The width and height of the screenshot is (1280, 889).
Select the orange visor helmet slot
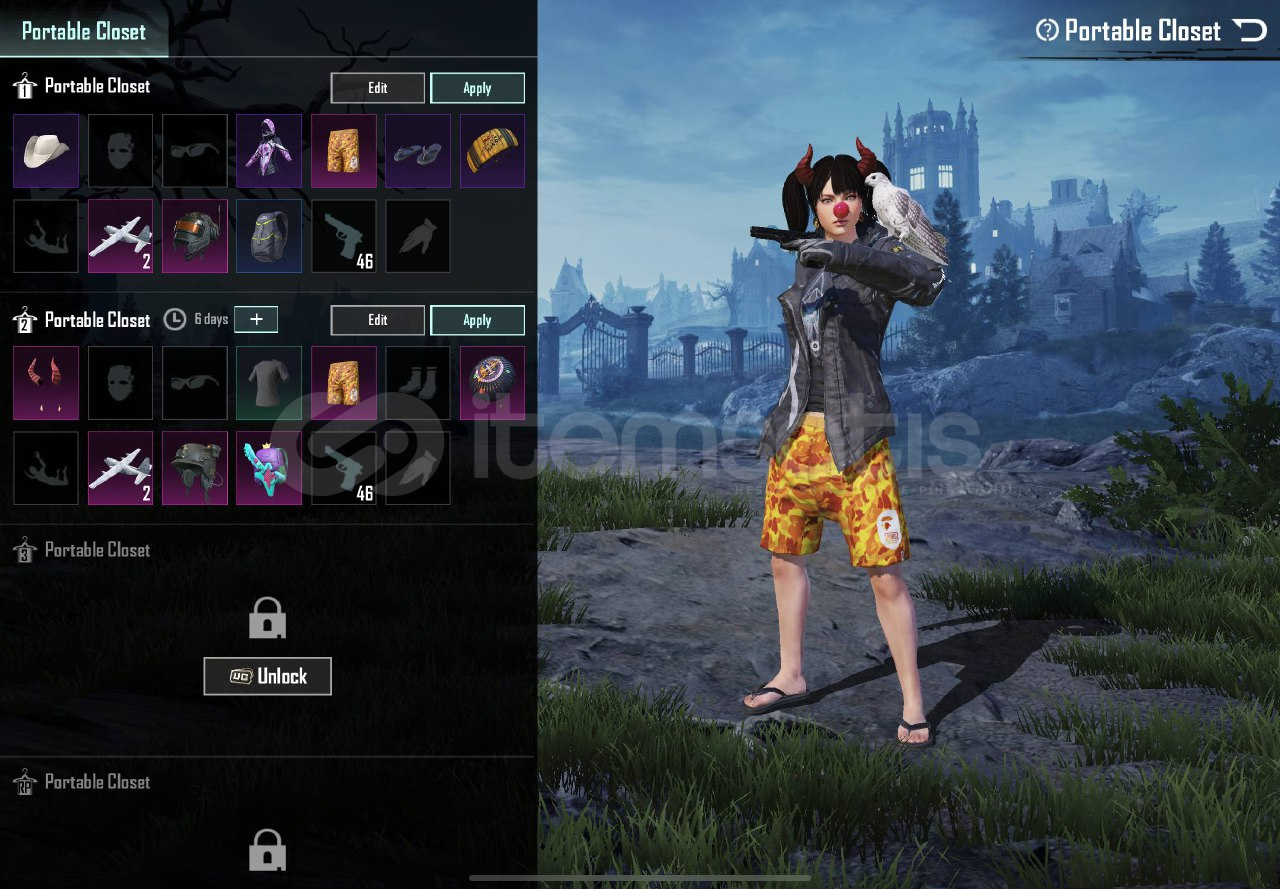click(x=195, y=236)
